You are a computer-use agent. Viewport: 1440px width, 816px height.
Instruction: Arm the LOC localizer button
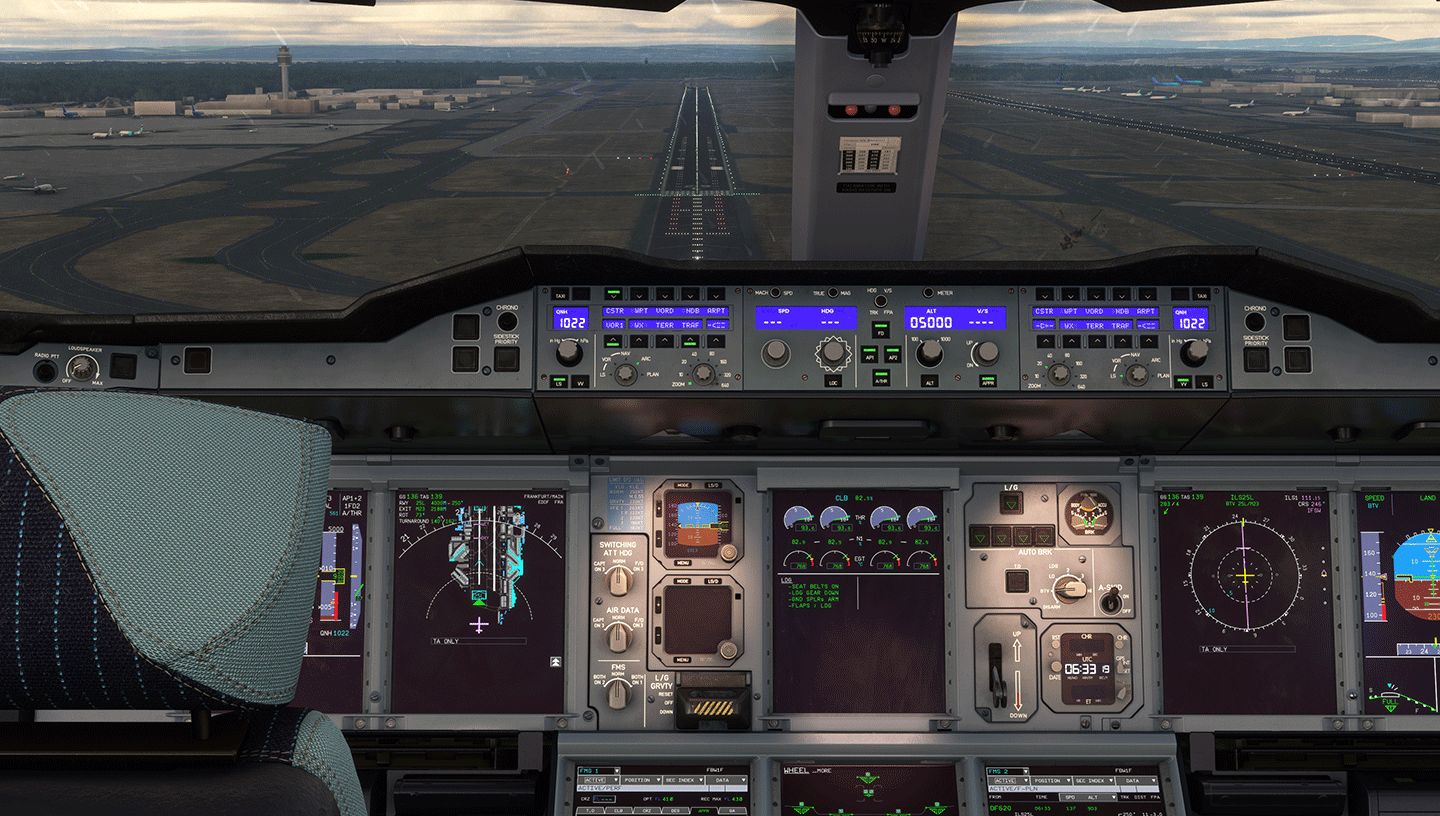click(x=832, y=381)
